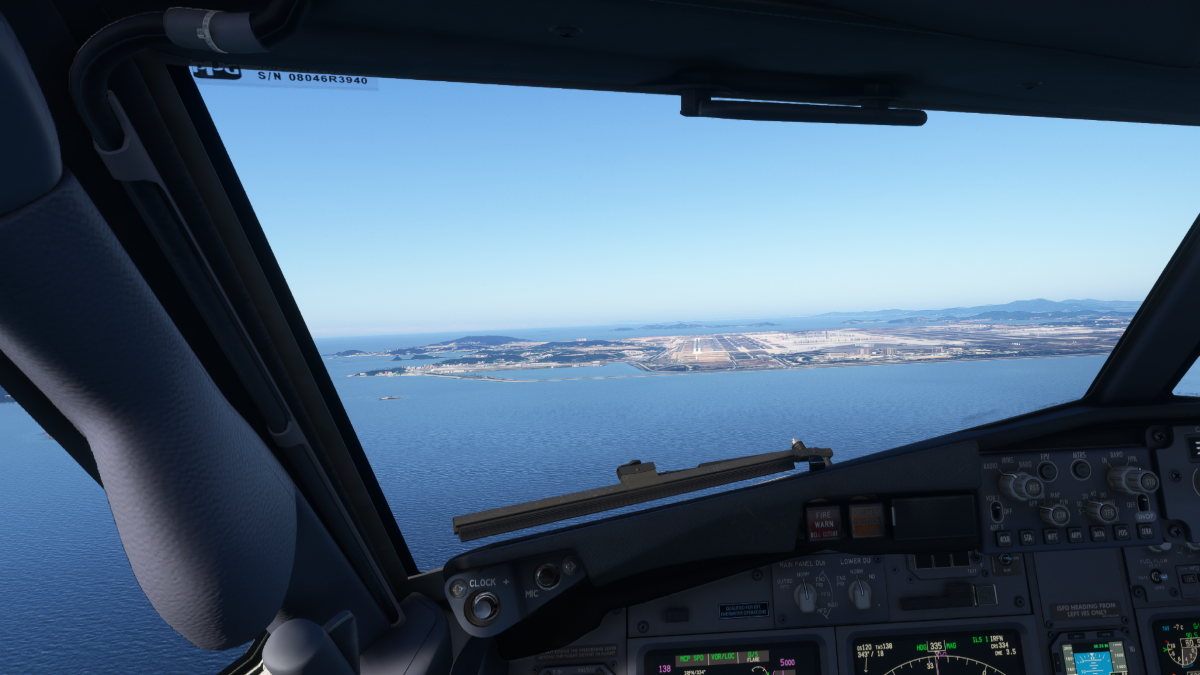Flip the VOR 1 / ADF 1 switch
This screenshot has width=1200, height=675.
996,511
